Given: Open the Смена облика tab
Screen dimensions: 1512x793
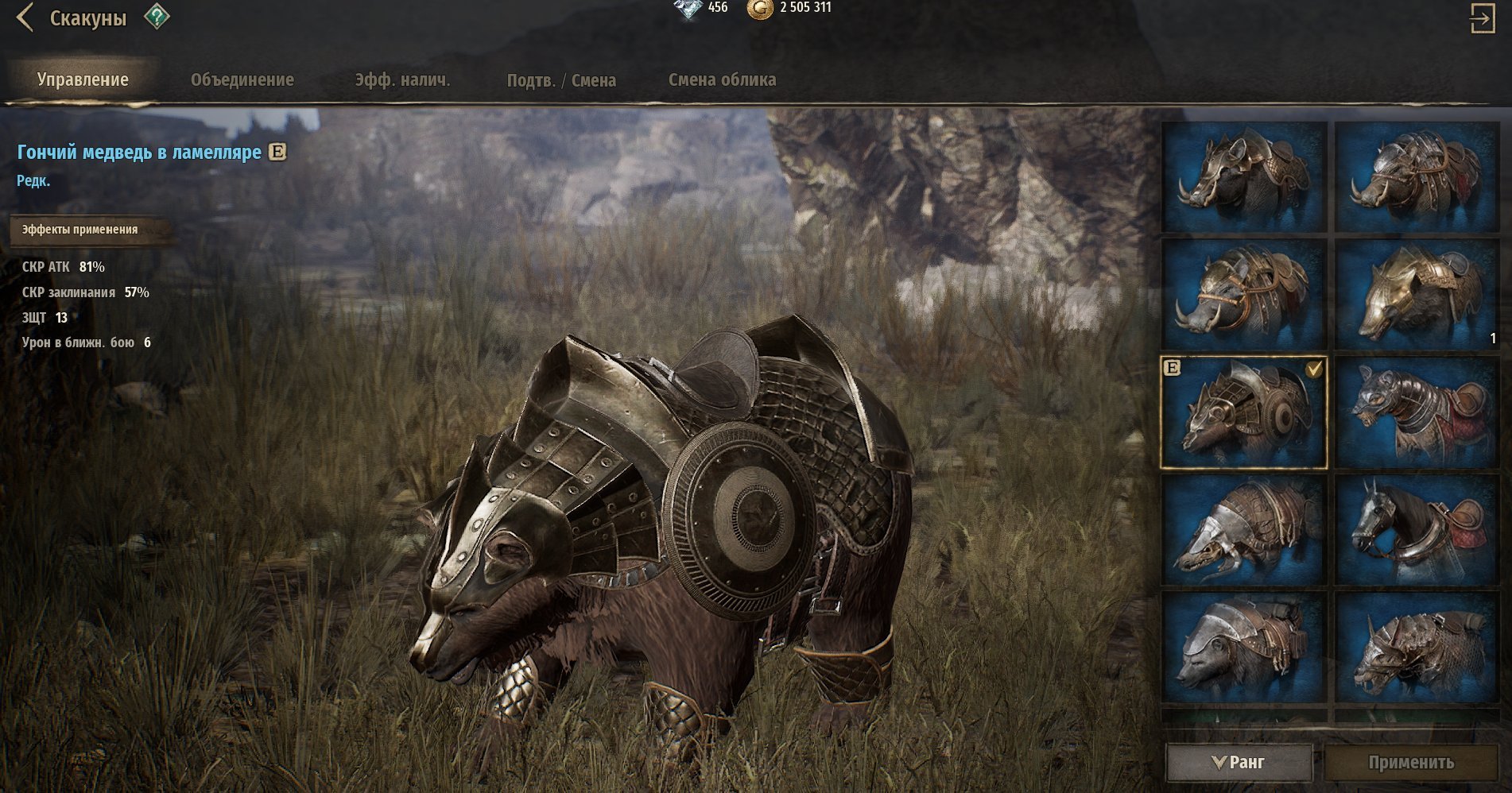Looking at the screenshot, I should 722,79.
